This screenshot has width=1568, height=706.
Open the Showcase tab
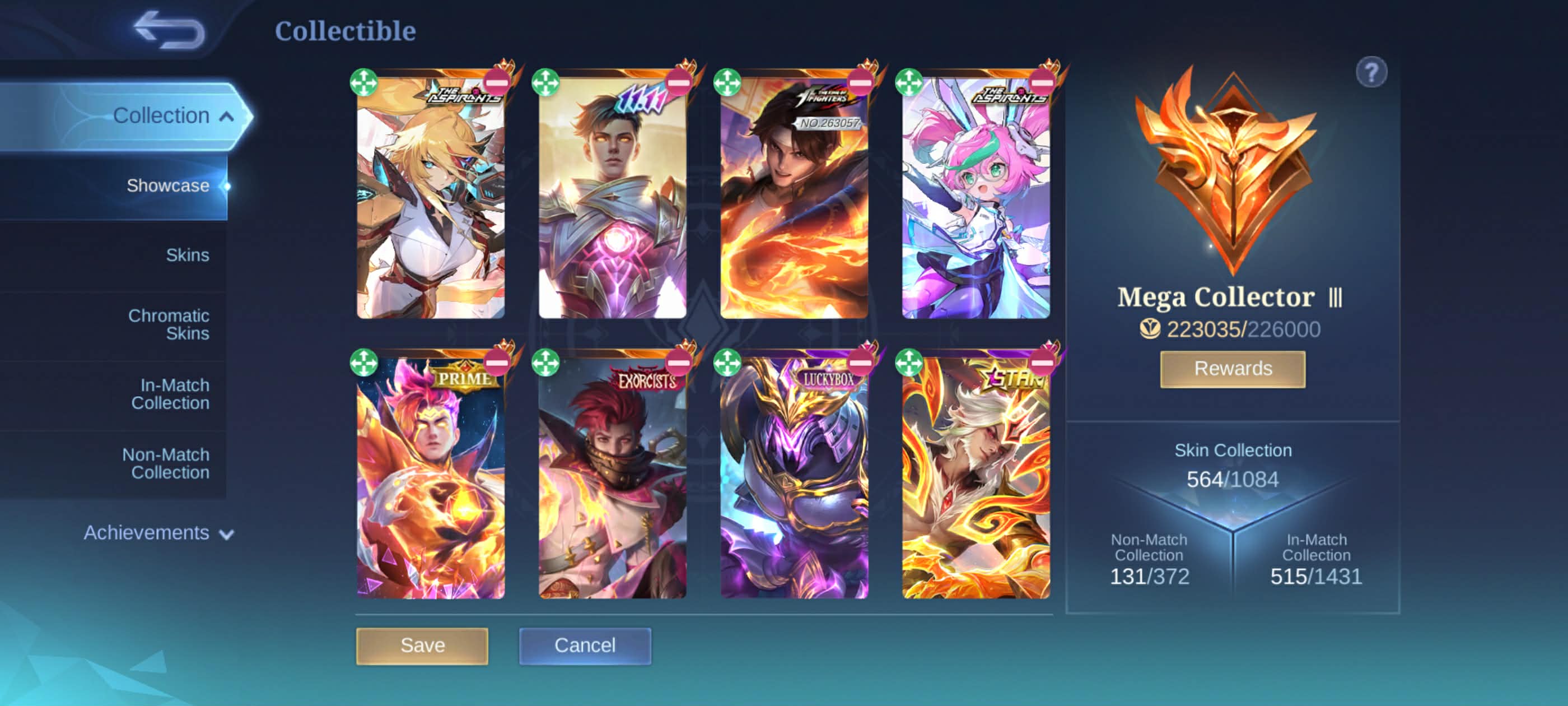(x=167, y=185)
